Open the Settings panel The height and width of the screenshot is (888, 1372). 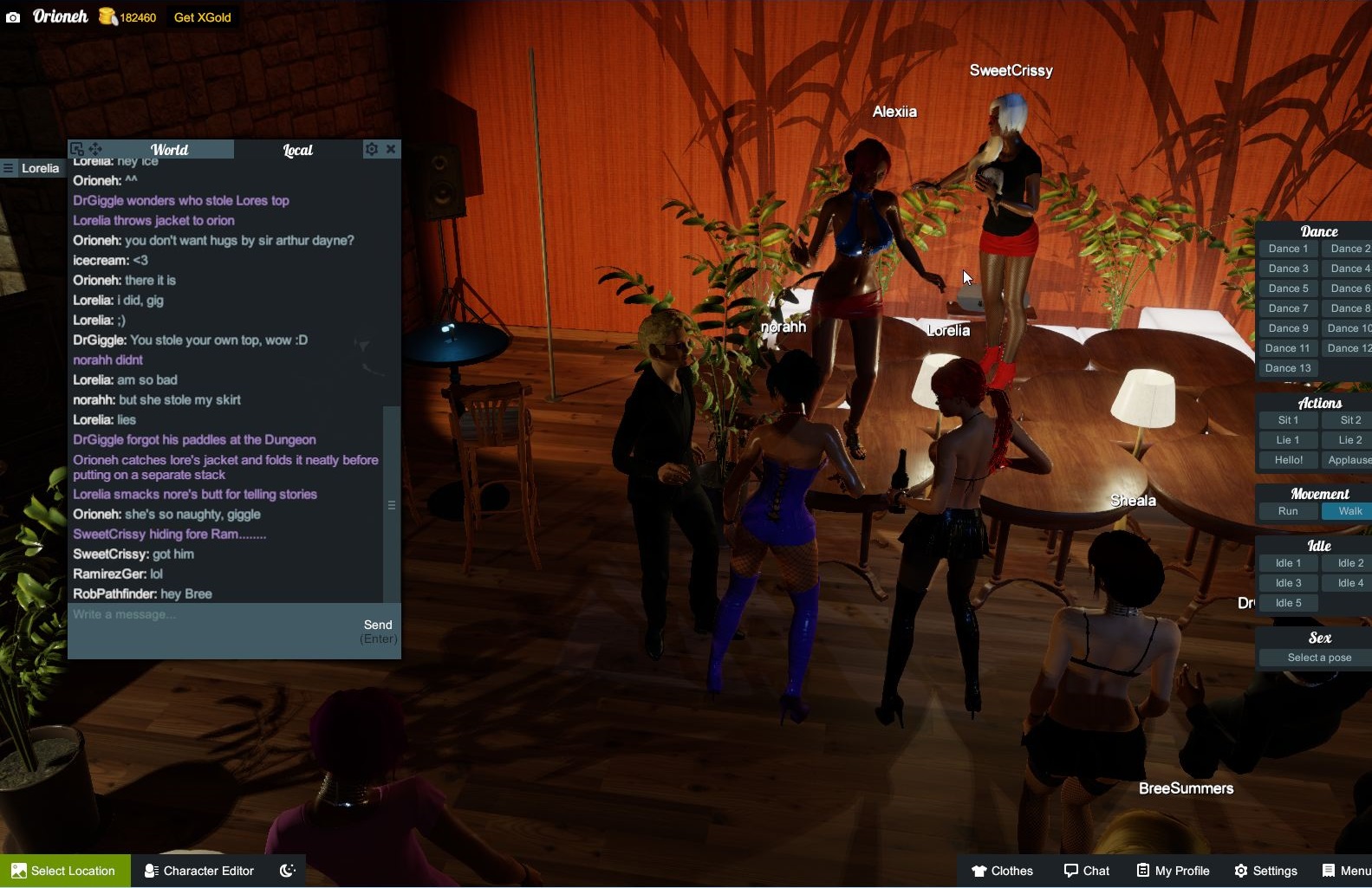click(1265, 871)
